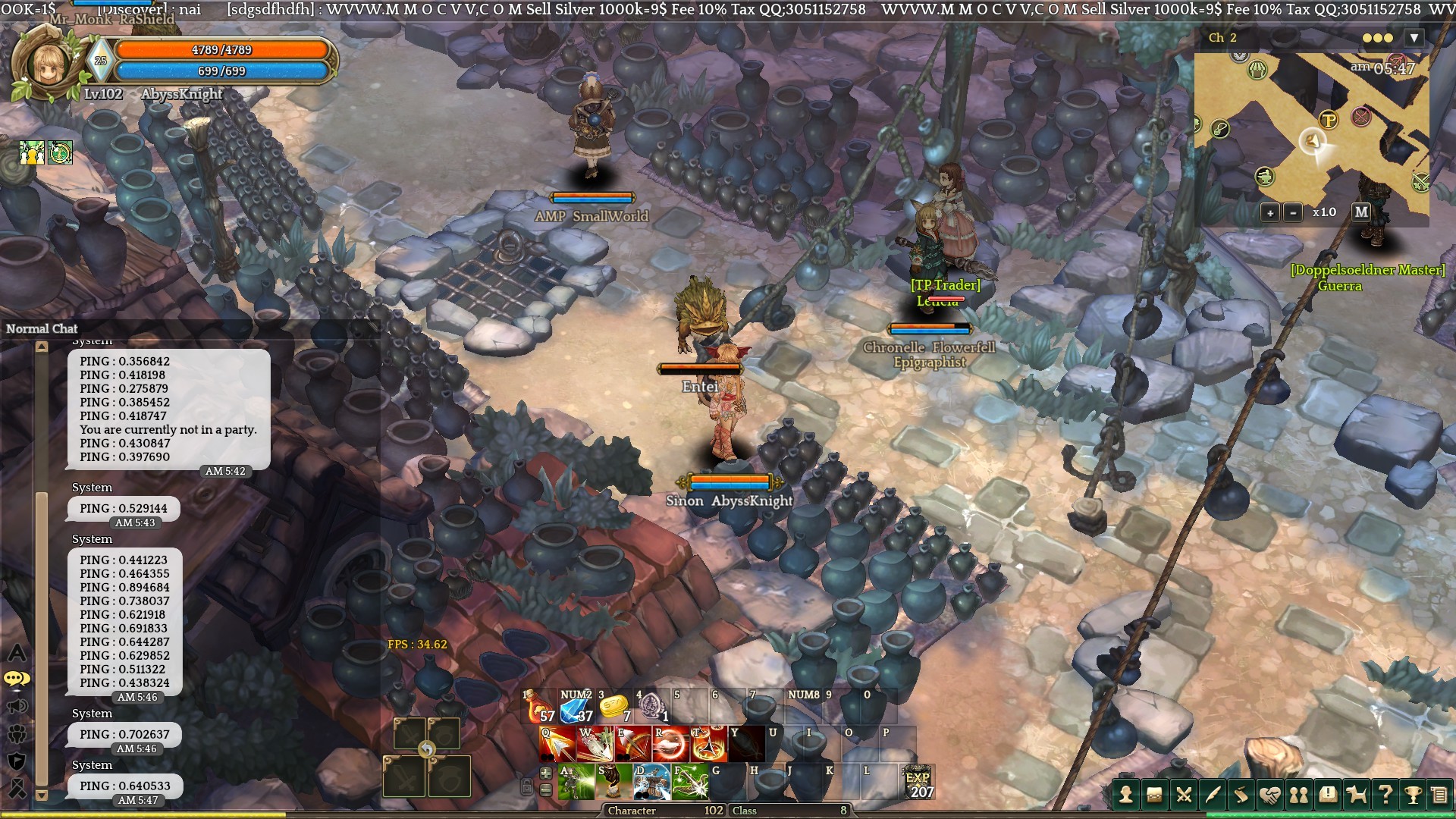1456x819 pixels.
Task: Open the pet companion menu
Action: [1356, 794]
